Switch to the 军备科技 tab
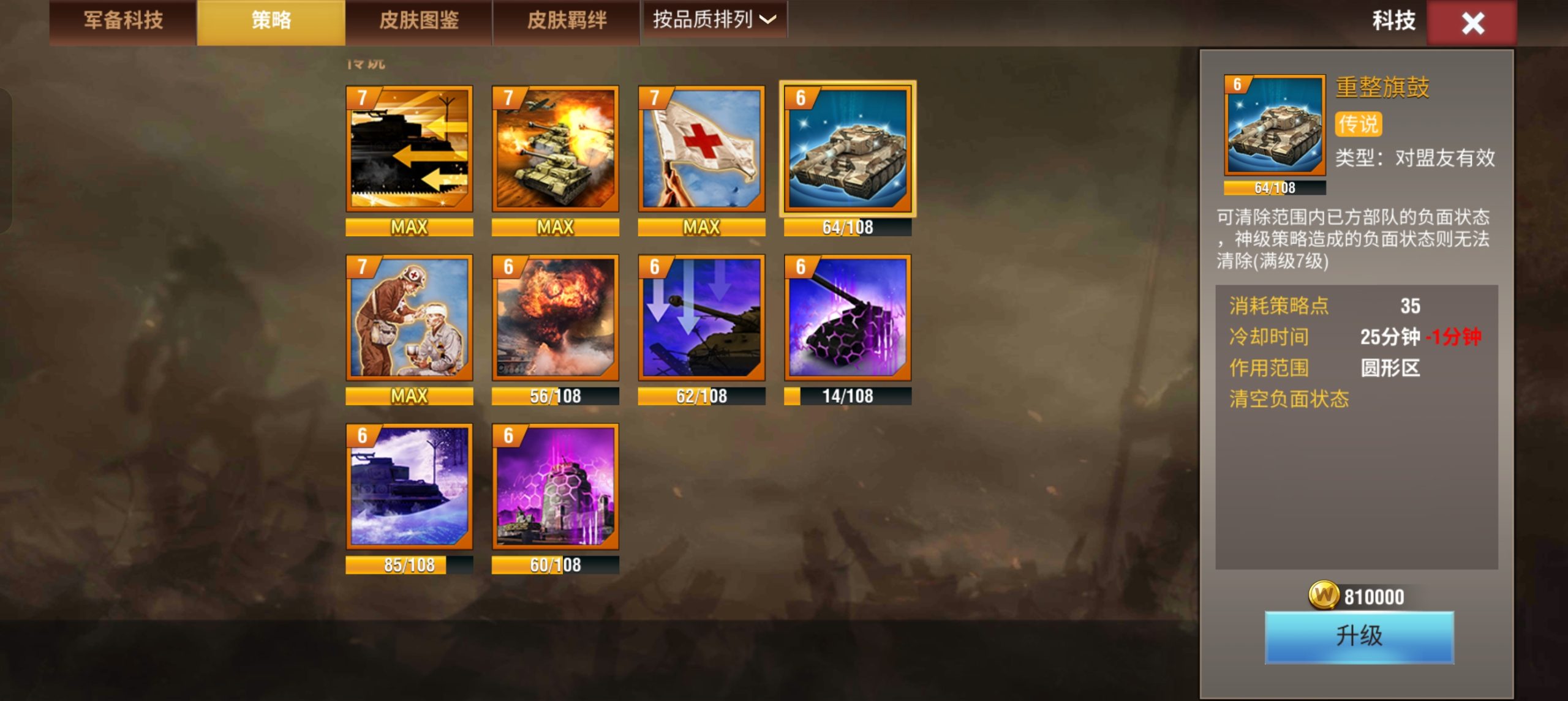Image resolution: width=1568 pixels, height=701 pixels. click(x=121, y=20)
